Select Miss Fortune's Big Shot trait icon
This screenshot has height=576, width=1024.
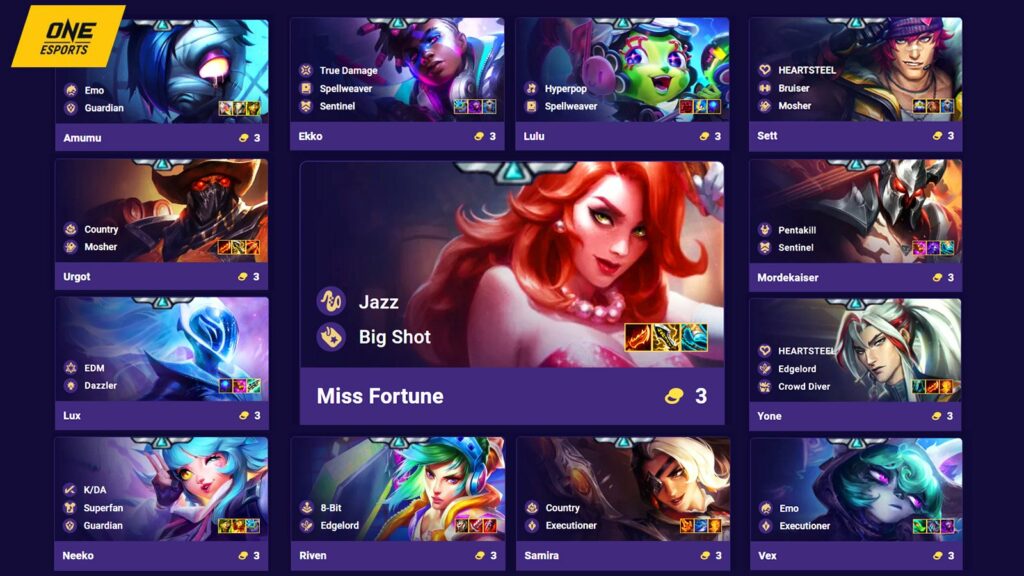pos(331,337)
